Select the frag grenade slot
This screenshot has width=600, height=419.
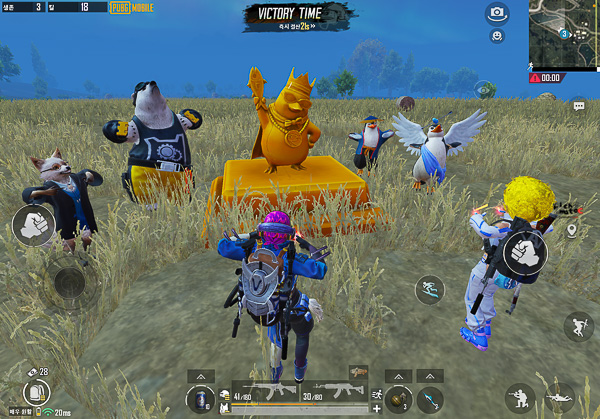398,398
